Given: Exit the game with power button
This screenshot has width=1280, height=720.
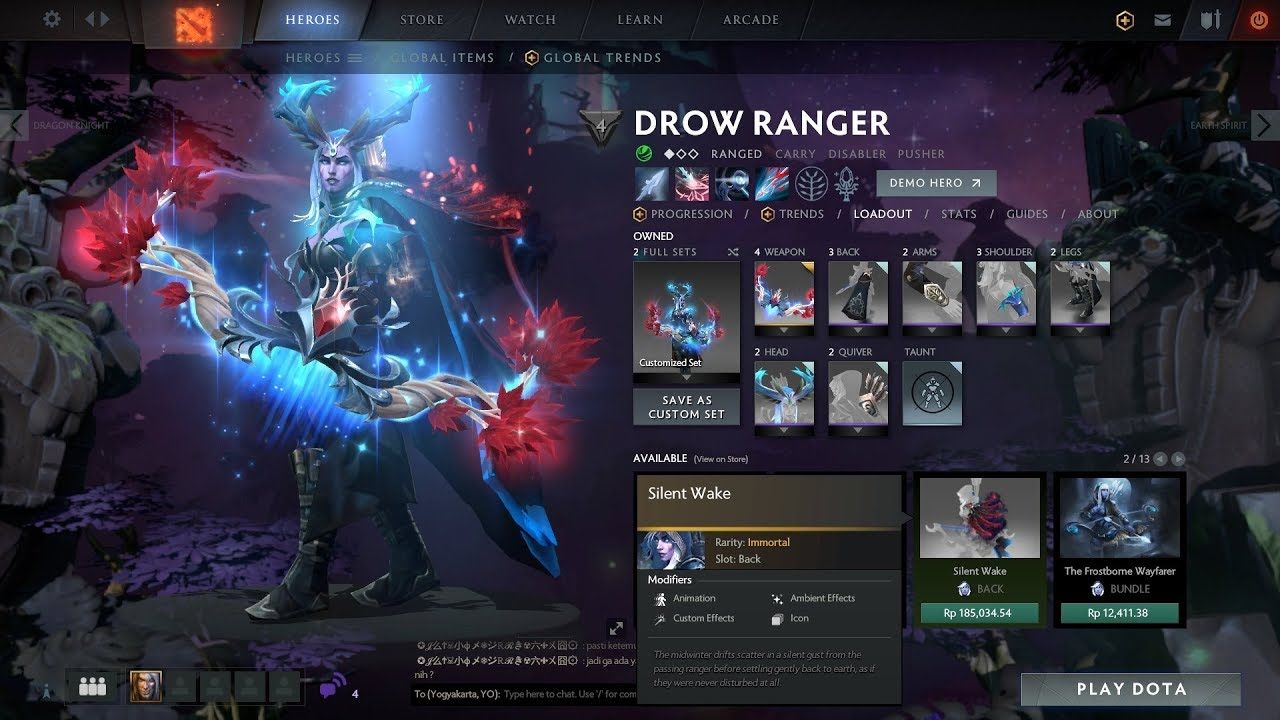Looking at the screenshot, I should 1258,20.
